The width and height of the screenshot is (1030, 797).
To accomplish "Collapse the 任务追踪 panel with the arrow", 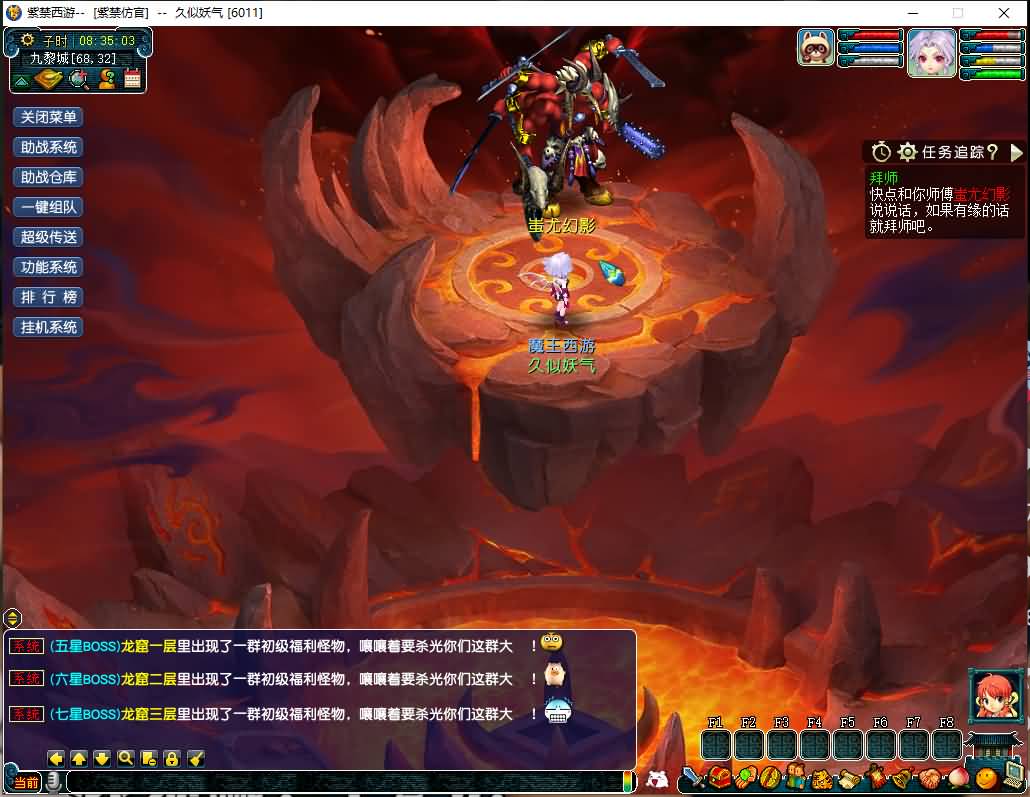I will pos(1017,152).
